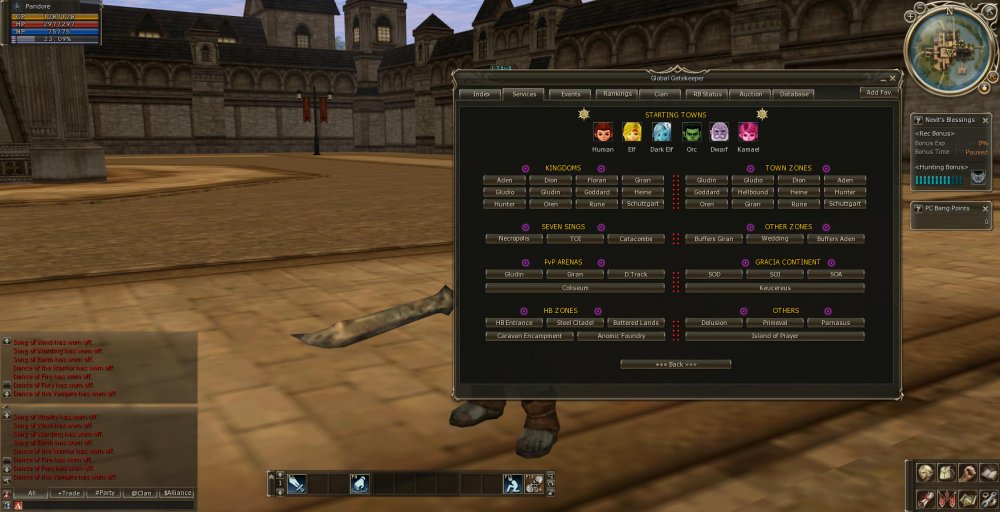Switch to the Index tab
The height and width of the screenshot is (512, 1000).
point(480,94)
